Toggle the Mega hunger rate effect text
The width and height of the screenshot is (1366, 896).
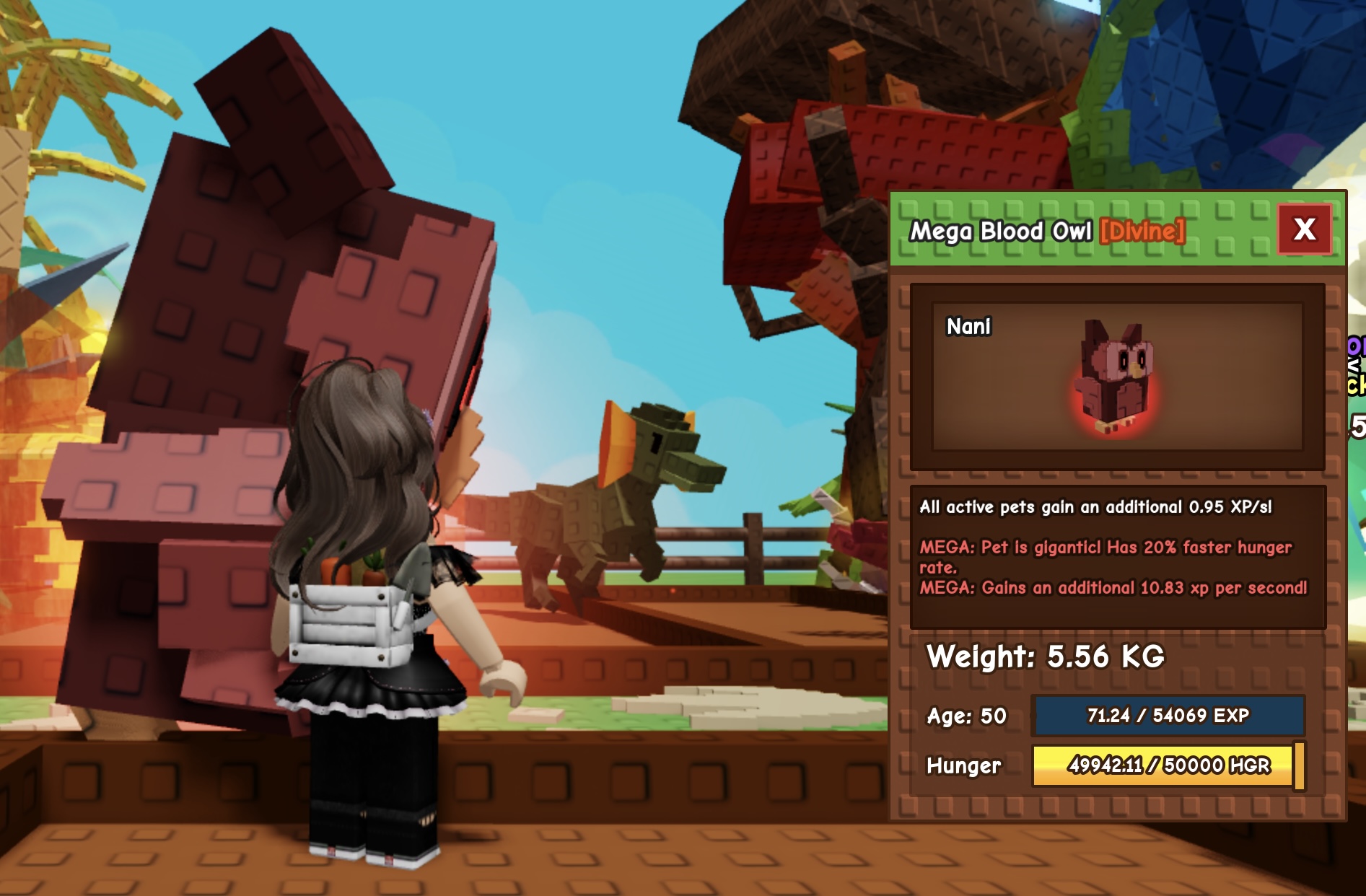coord(1104,555)
